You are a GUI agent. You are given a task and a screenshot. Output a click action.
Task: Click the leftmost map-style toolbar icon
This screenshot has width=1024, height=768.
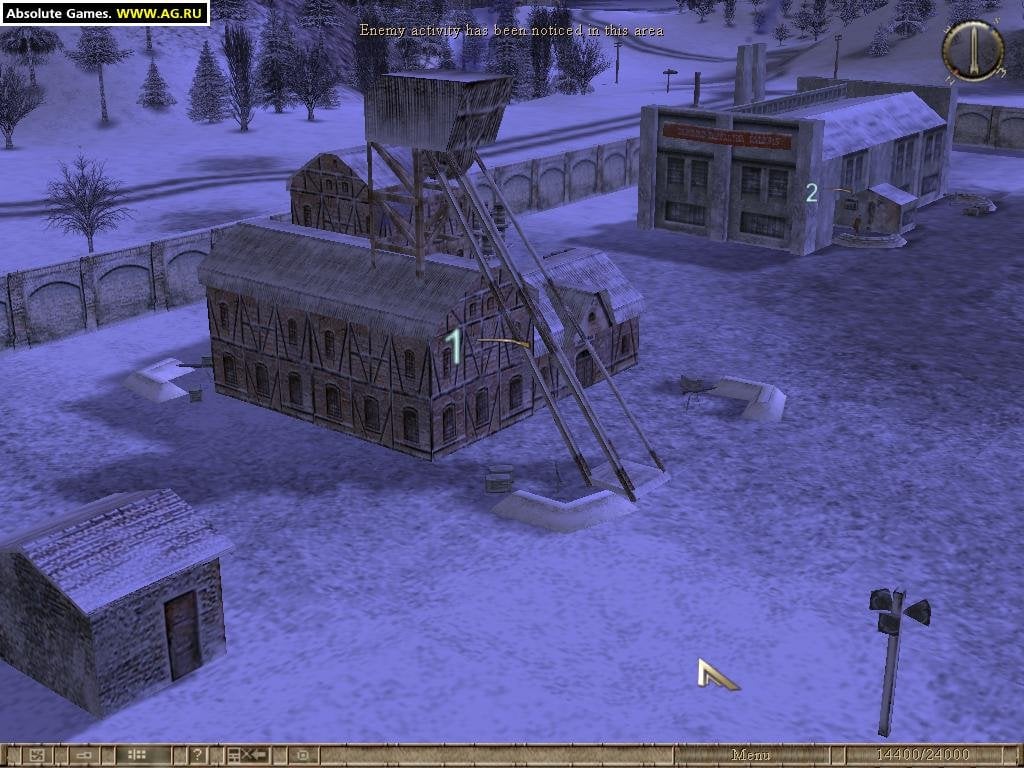(36, 755)
